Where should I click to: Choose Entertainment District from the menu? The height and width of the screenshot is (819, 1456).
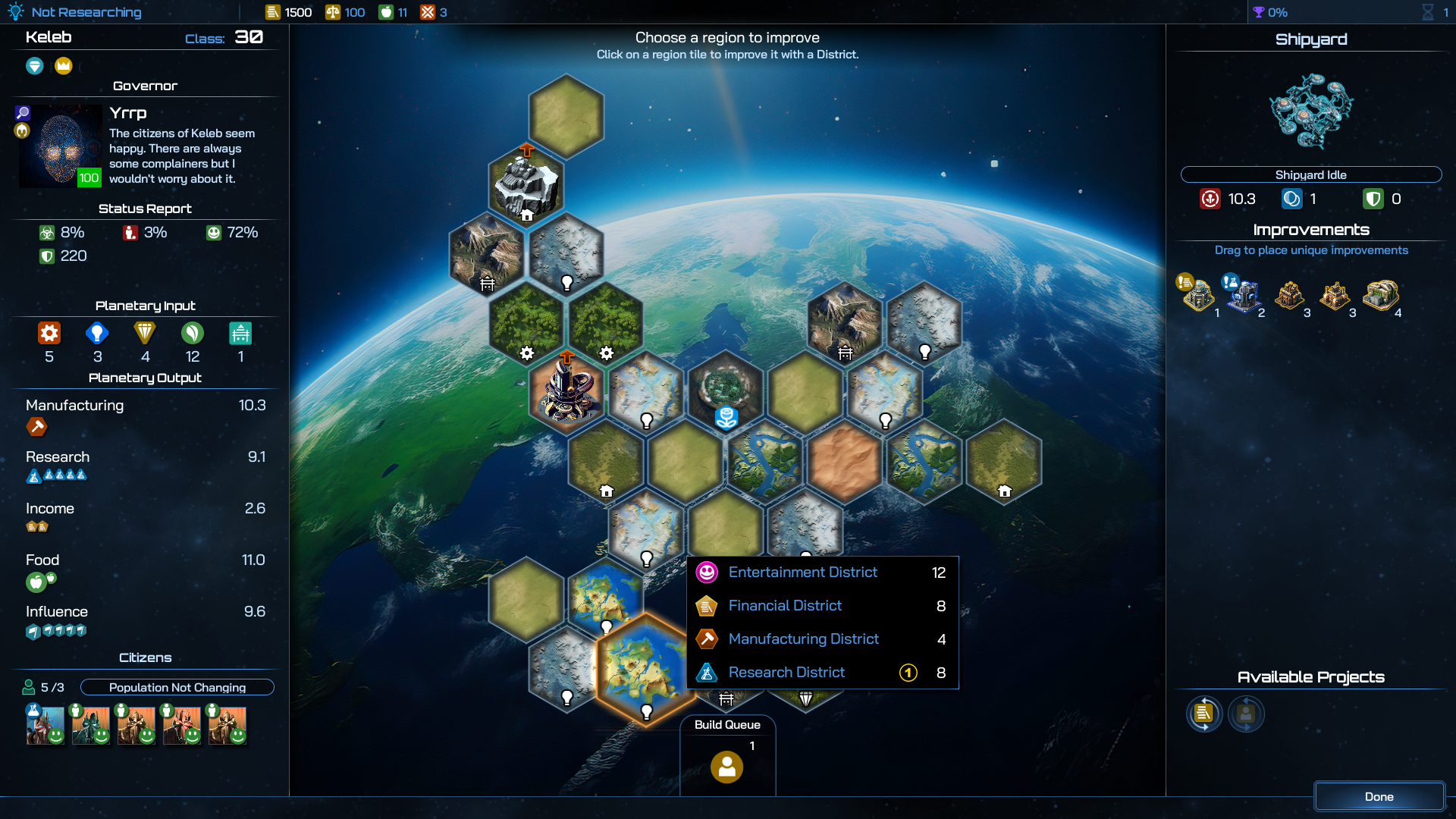[x=802, y=573]
